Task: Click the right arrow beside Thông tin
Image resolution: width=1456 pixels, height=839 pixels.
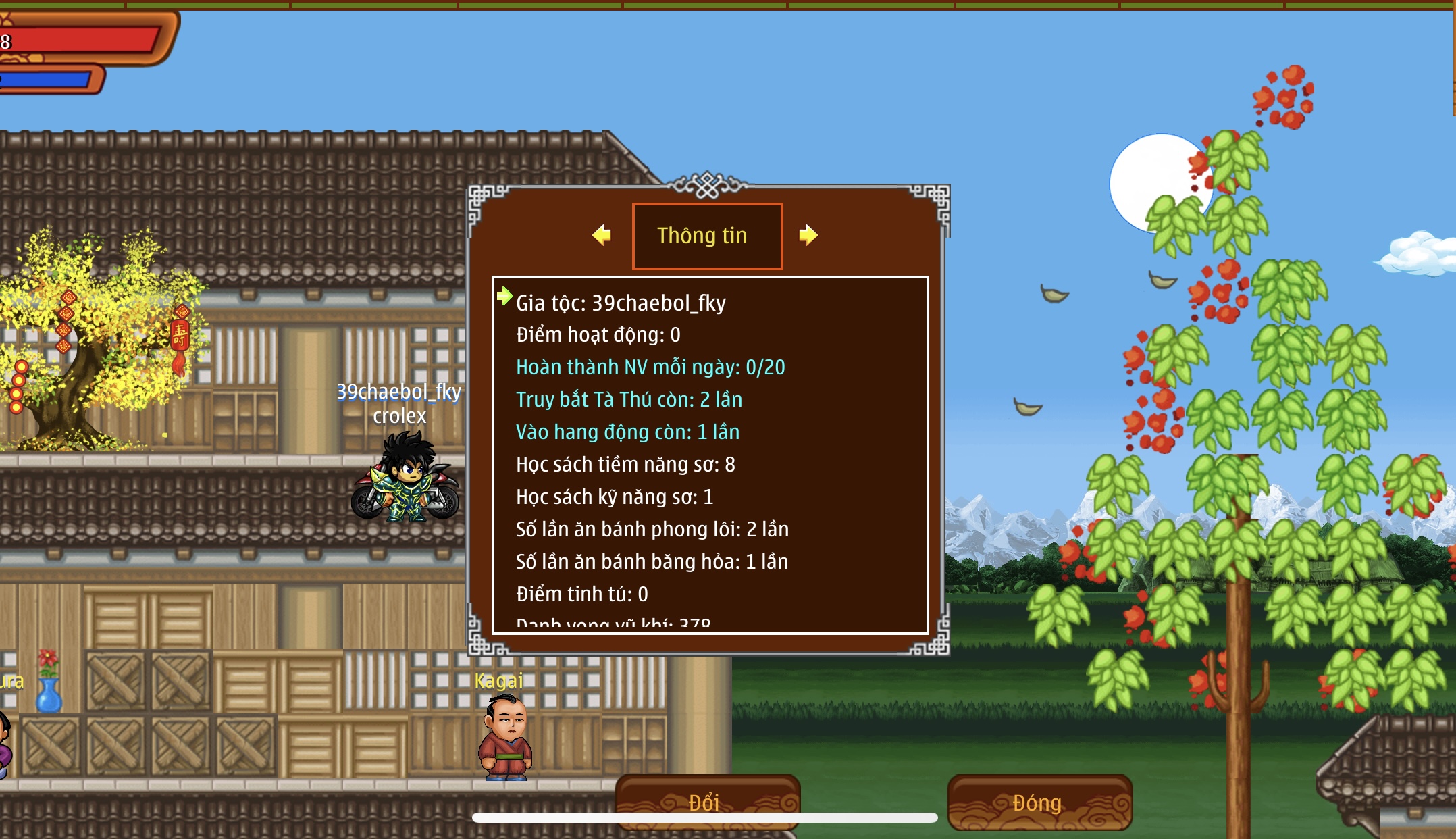Action: (808, 235)
